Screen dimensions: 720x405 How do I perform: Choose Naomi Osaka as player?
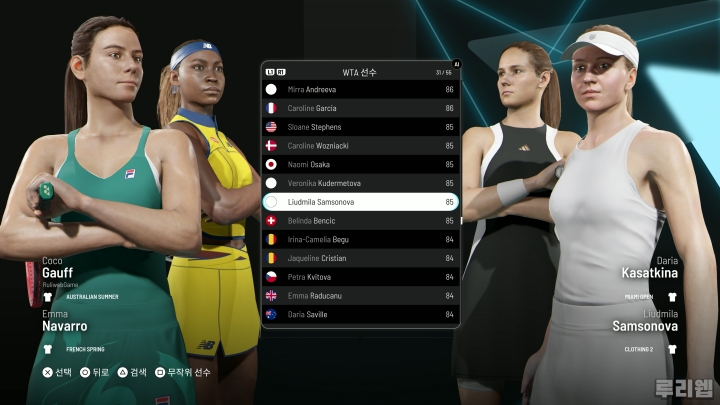click(x=360, y=164)
